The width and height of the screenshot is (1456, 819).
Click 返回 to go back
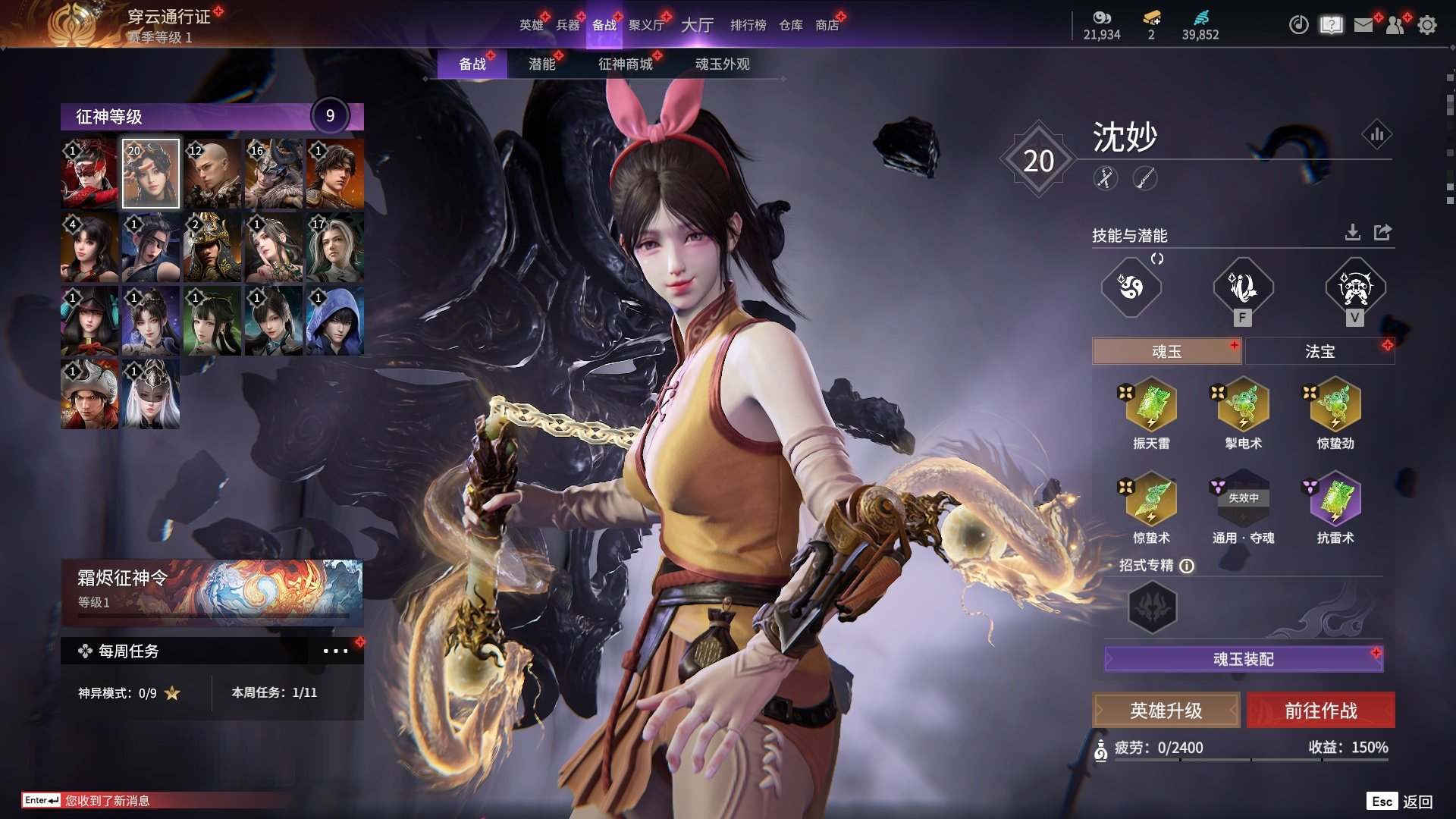[1417, 802]
